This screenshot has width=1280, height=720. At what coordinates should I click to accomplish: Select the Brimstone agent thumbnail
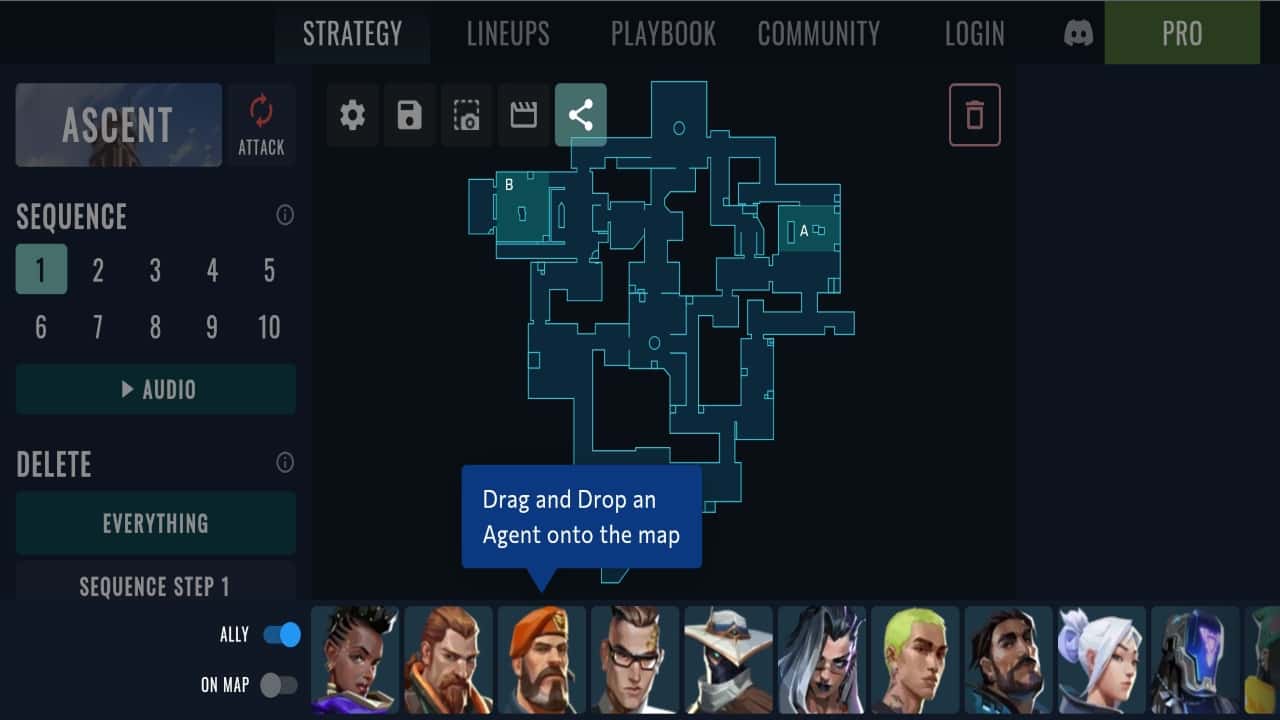[x=541, y=659]
